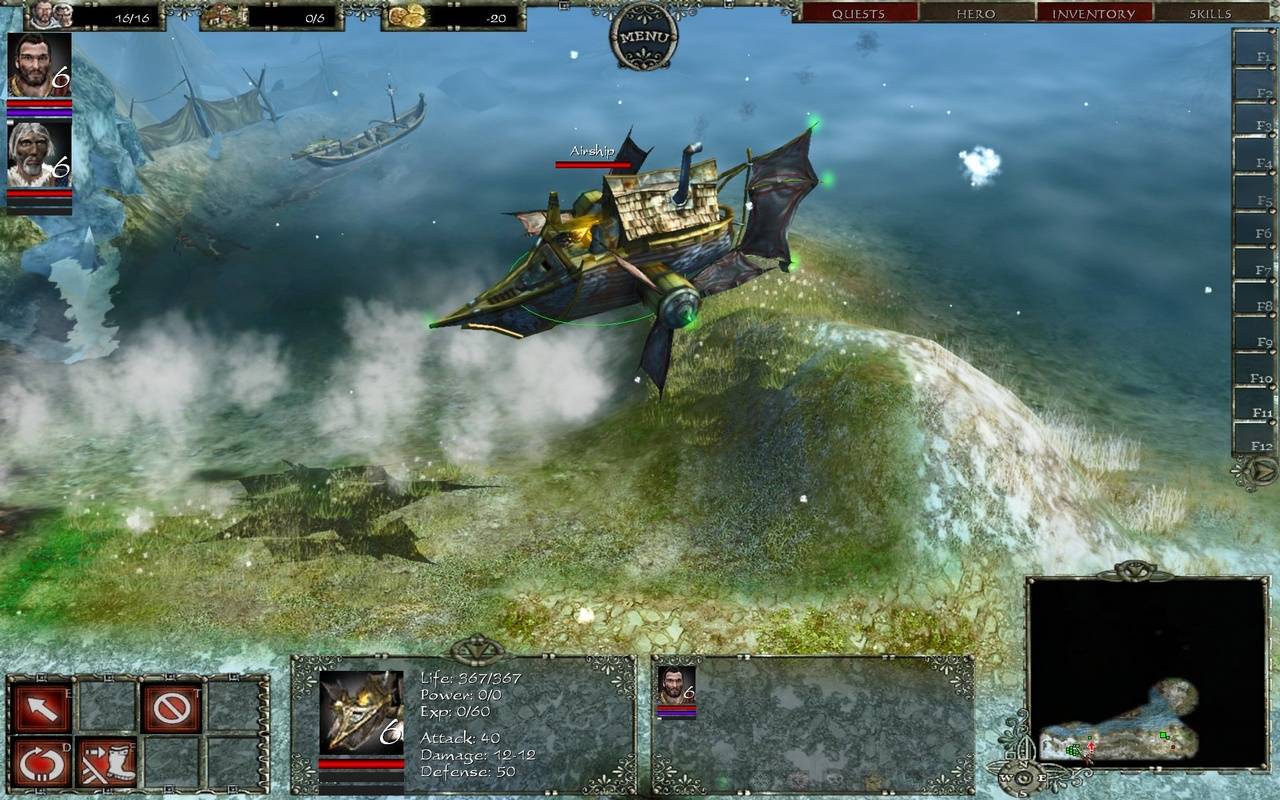Viewport: 1280px width, 800px height.
Task: Switch to the Hero tab
Action: (x=976, y=13)
